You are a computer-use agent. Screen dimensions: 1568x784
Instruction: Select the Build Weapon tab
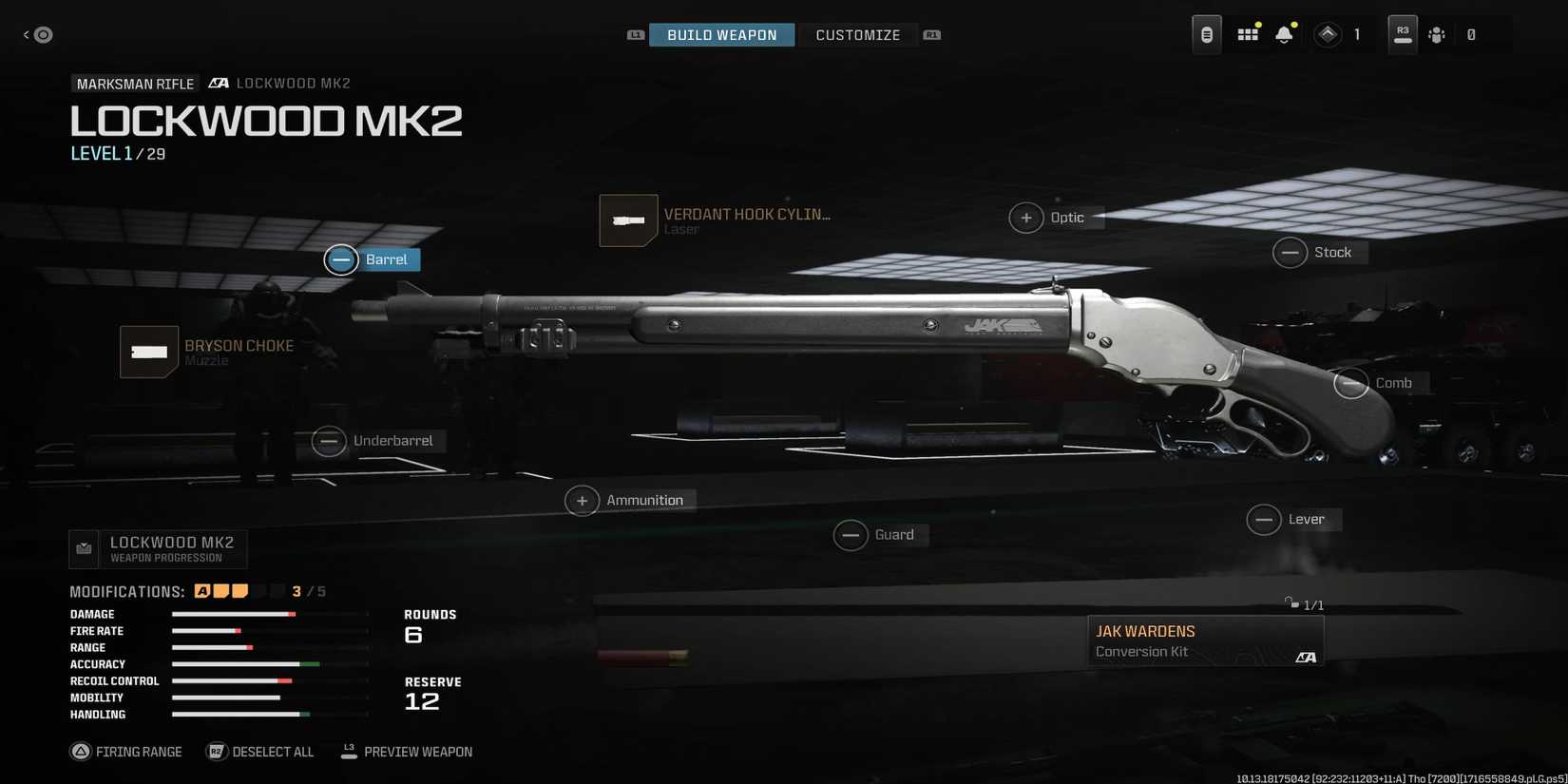(721, 34)
